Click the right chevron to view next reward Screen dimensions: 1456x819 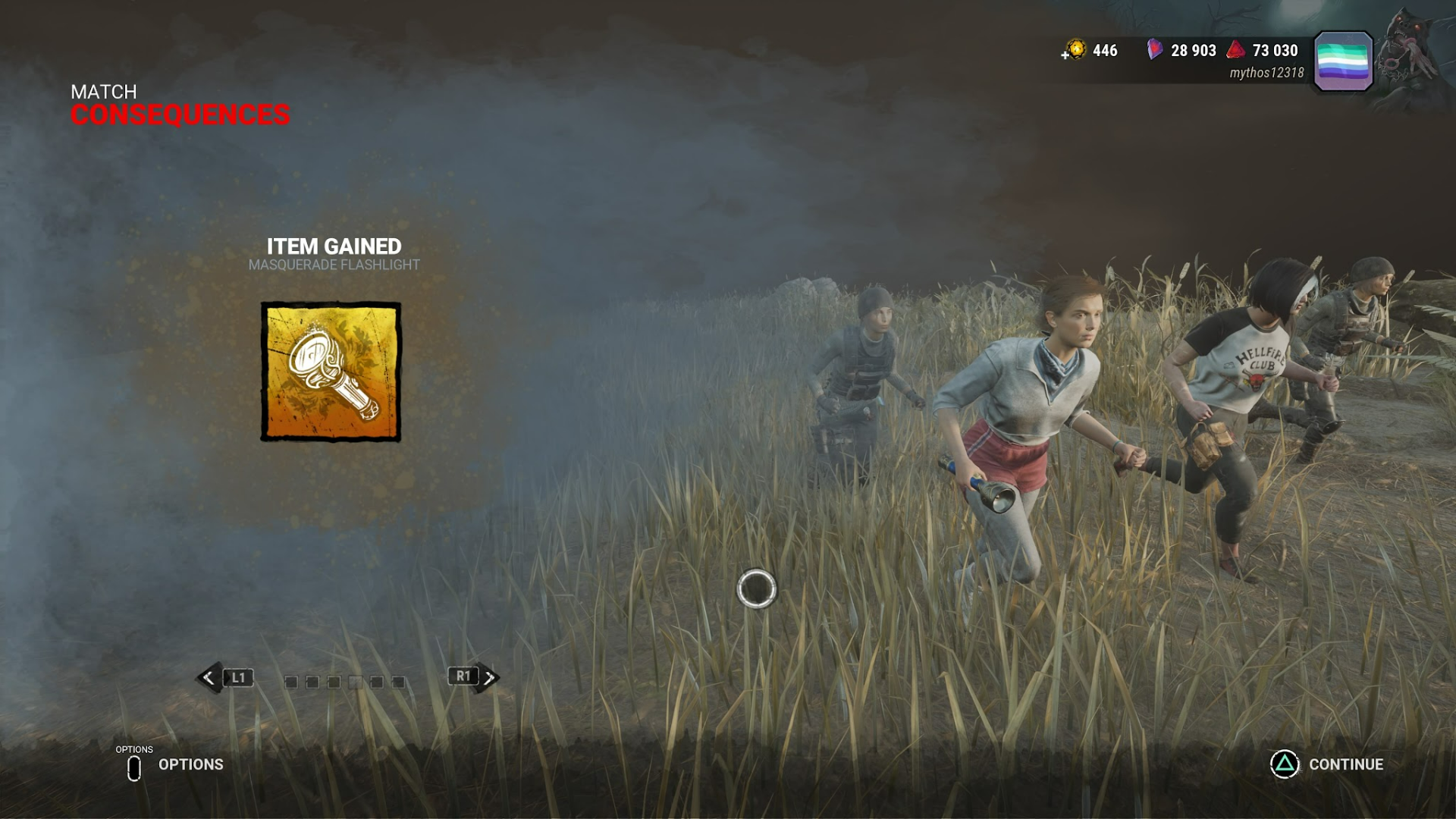pyautogui.click(x=491, y=678)
